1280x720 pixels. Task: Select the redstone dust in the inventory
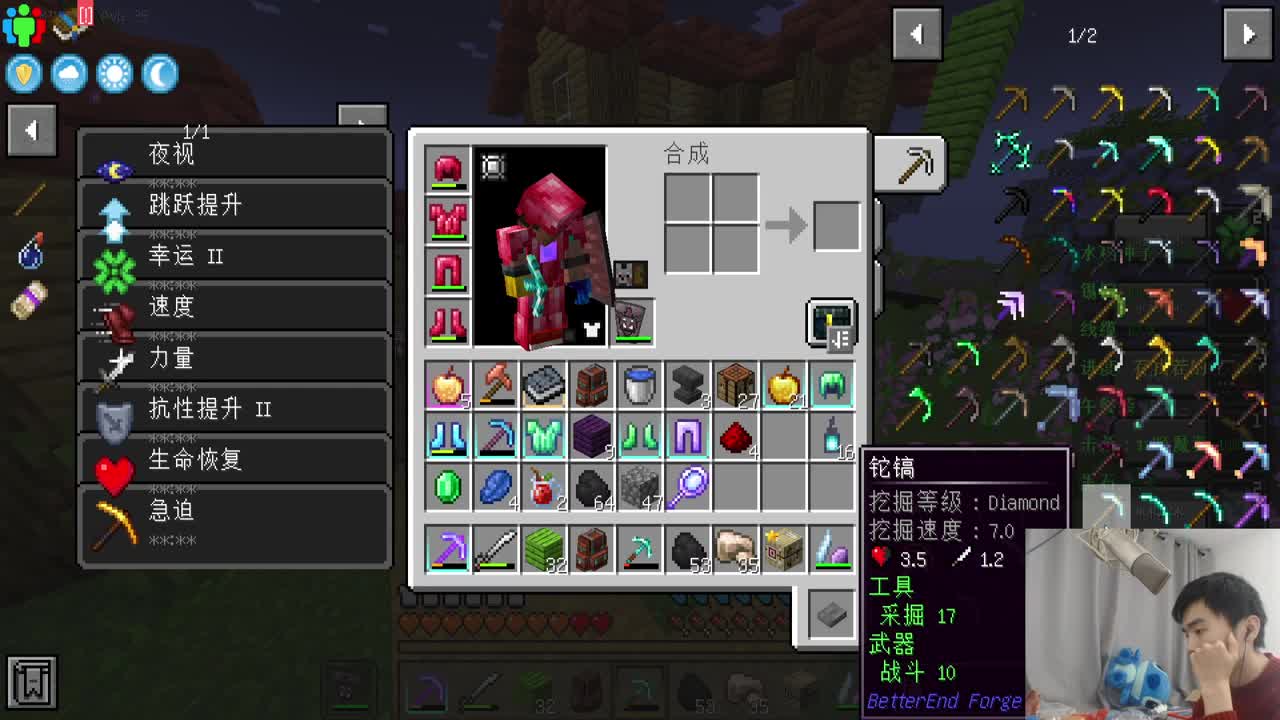coord(735,437)
